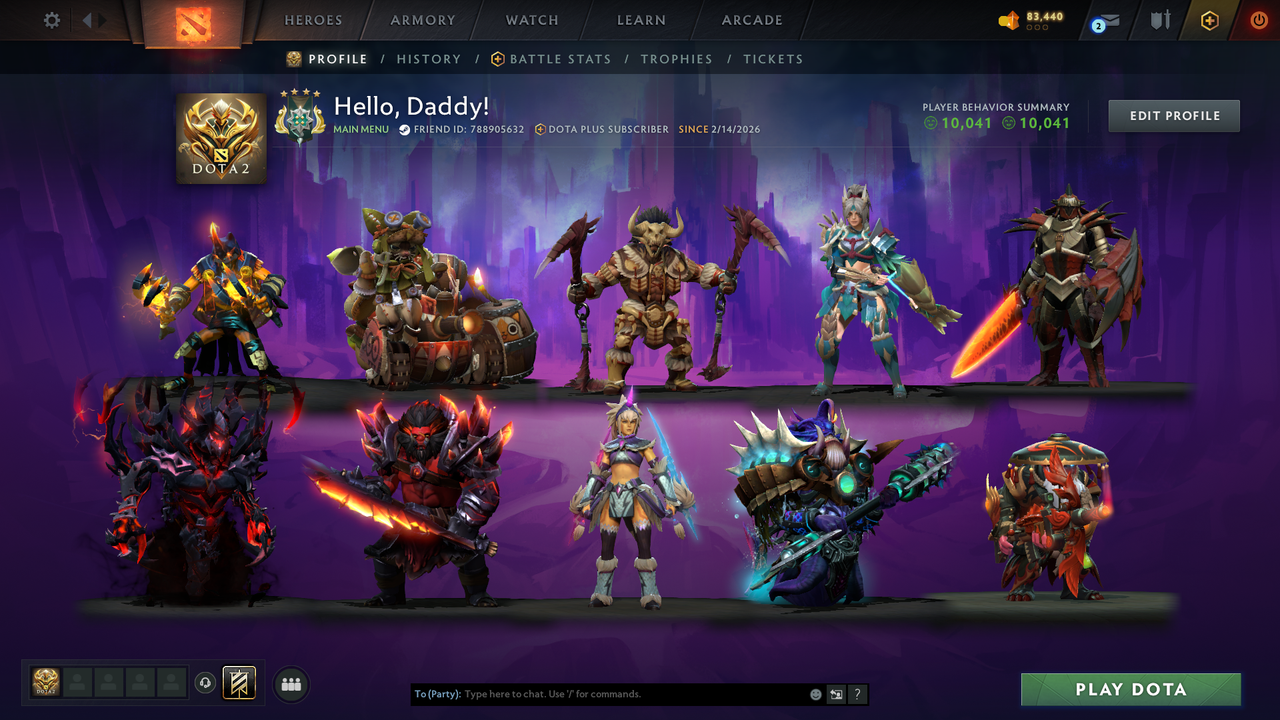Screen dimensions: 1280x720
Task: Select the guild banner icon
Action: [x=237, y=684]
